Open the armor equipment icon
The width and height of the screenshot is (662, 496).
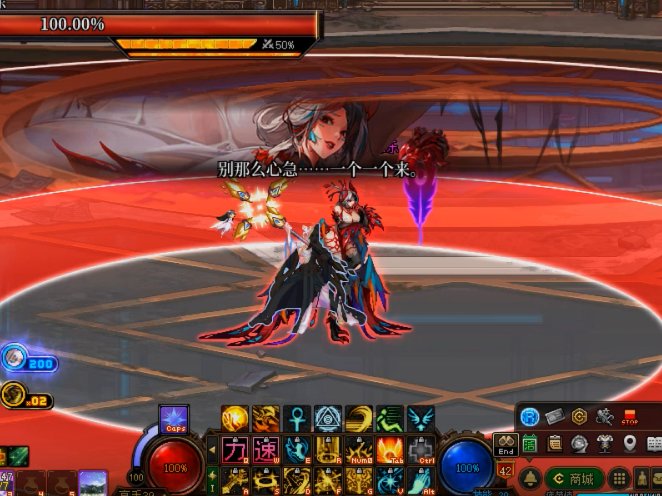coord(605,444)
